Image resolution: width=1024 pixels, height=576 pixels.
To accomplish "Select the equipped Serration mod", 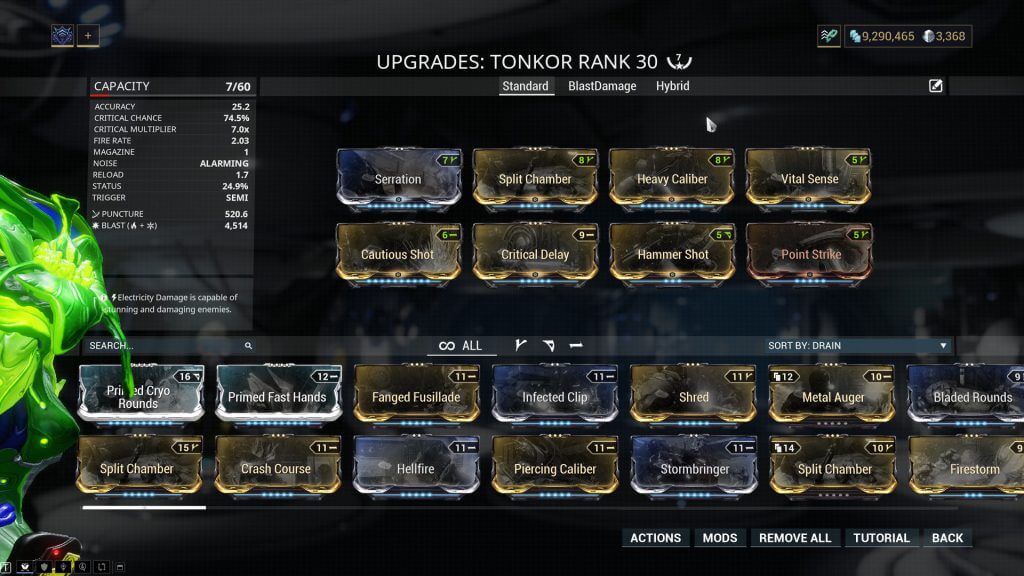I will (398, 178).
